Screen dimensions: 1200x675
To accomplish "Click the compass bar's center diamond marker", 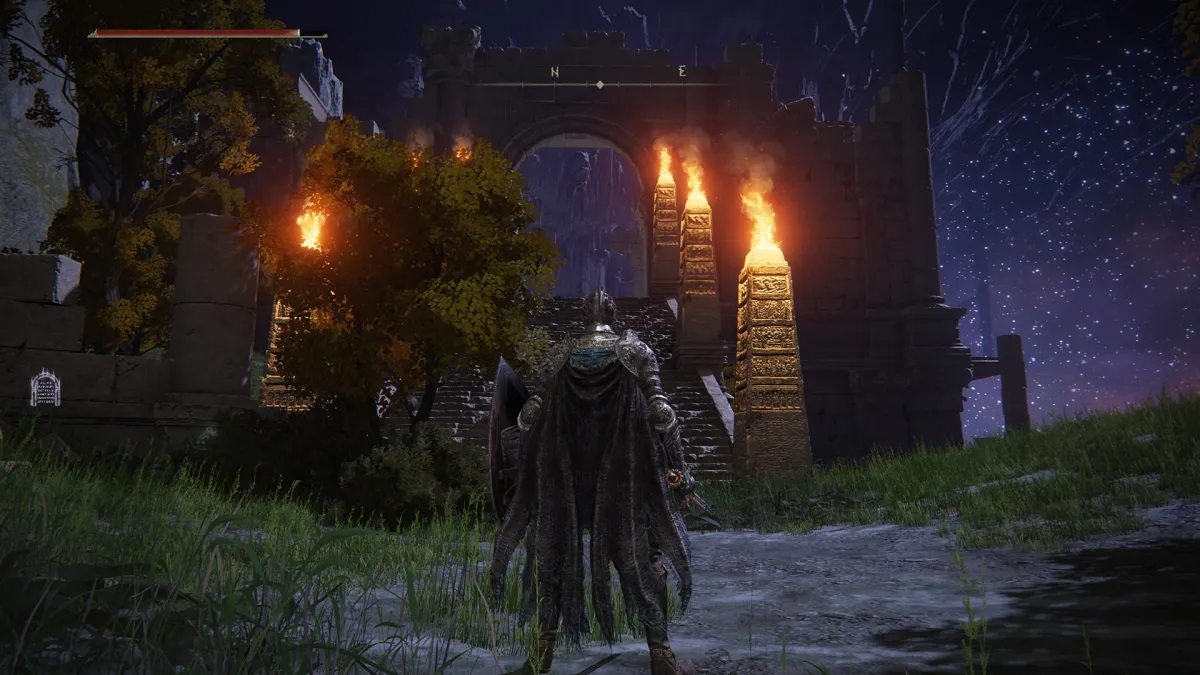I will pyautogui.click(x=599, y=85).
